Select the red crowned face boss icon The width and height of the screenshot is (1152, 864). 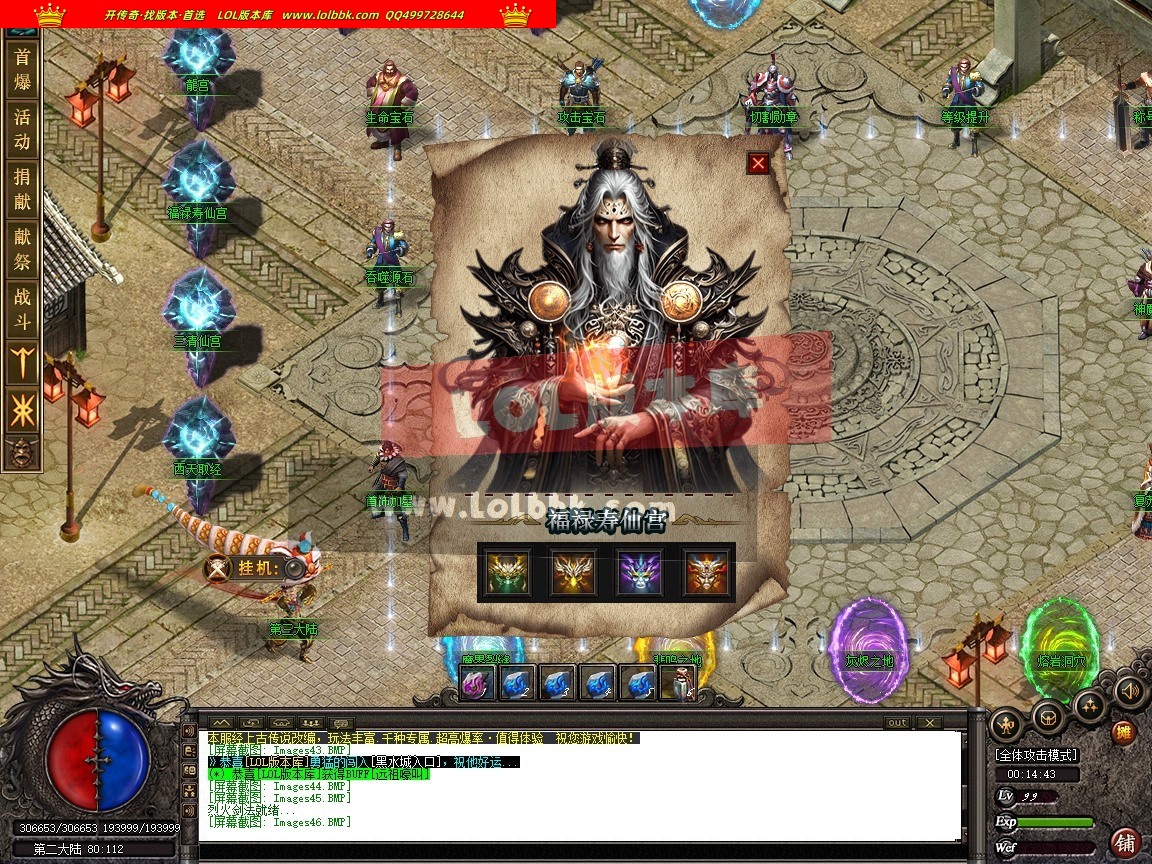(x=706, y=573)
